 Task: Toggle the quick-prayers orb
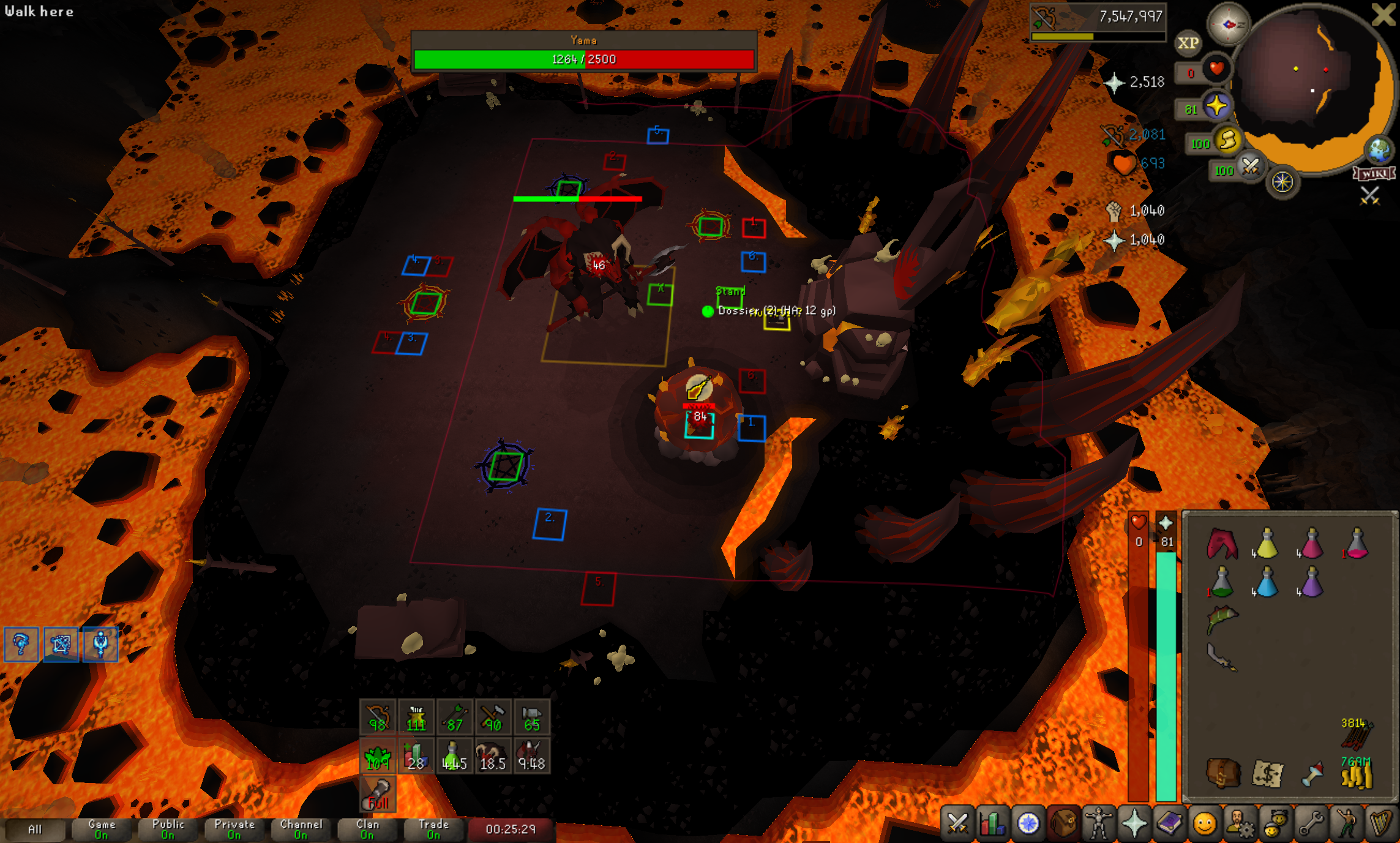click(1216, 107)
